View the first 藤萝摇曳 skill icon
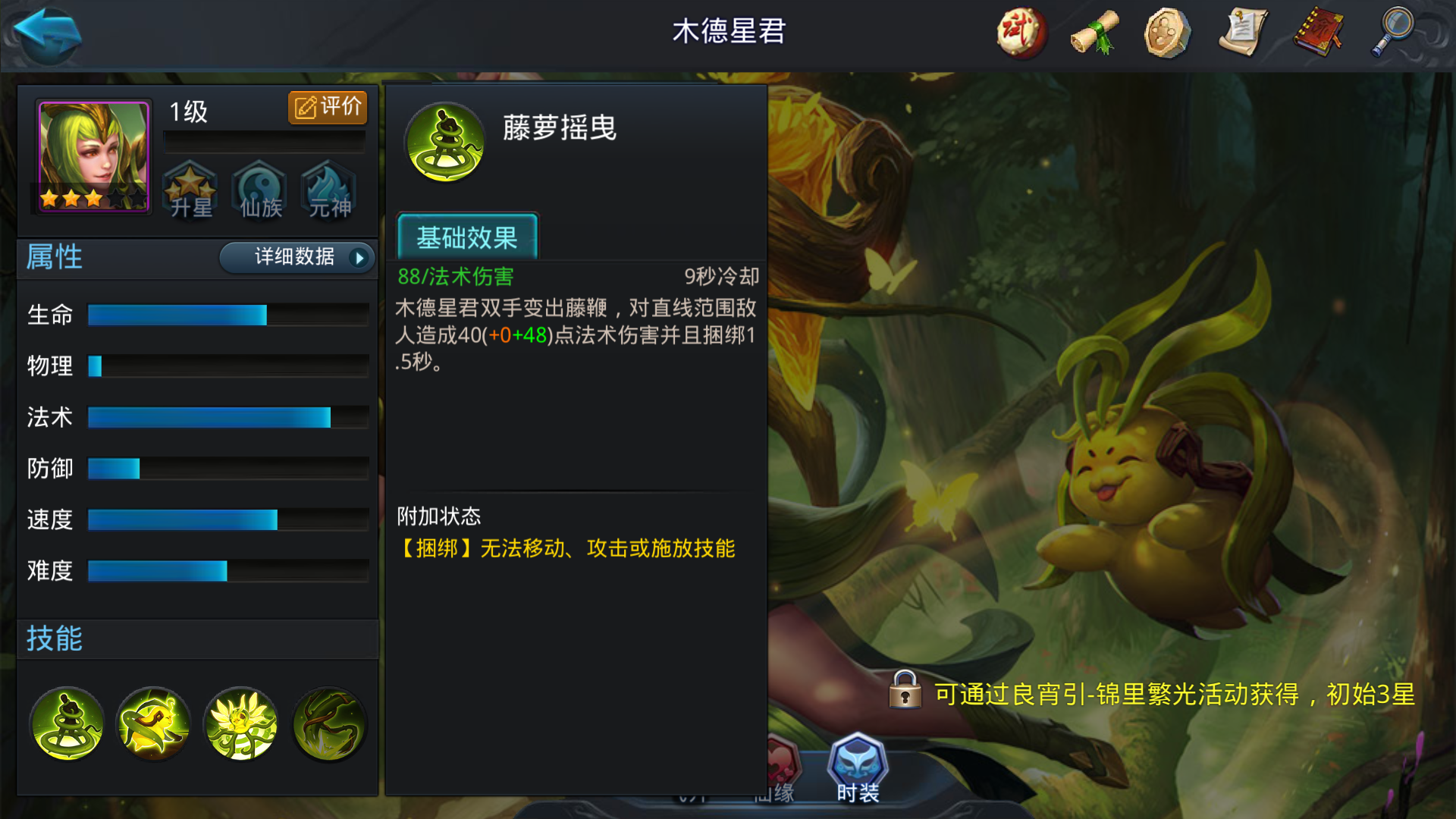This screenshot has height=819, width=1456. [x=66, y=724]
